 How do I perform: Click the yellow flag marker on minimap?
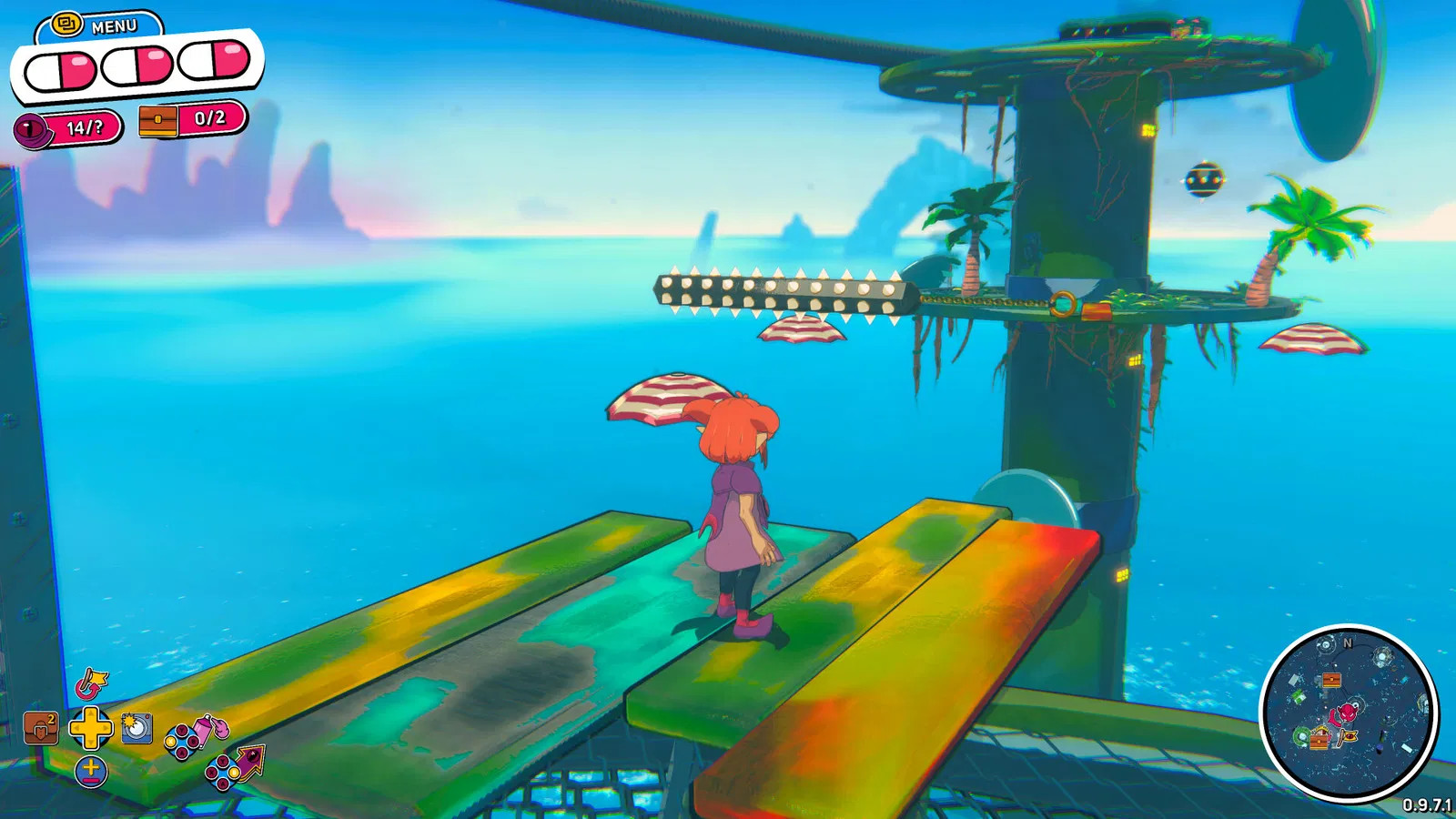tap(1349, 737)
